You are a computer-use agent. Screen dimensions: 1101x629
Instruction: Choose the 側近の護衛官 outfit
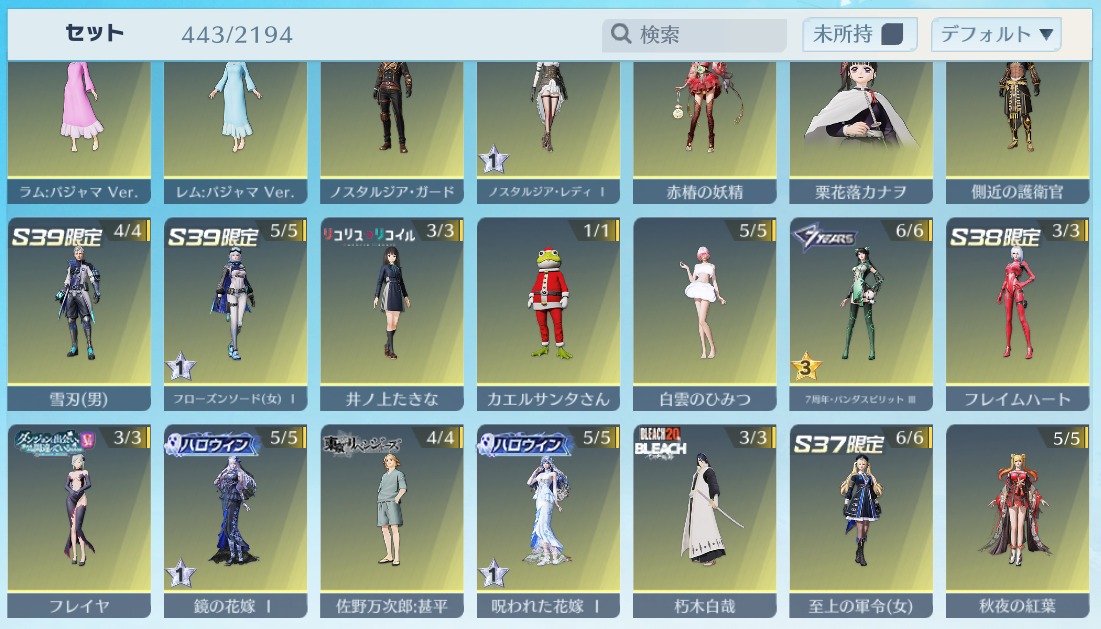pos(1017,120)
